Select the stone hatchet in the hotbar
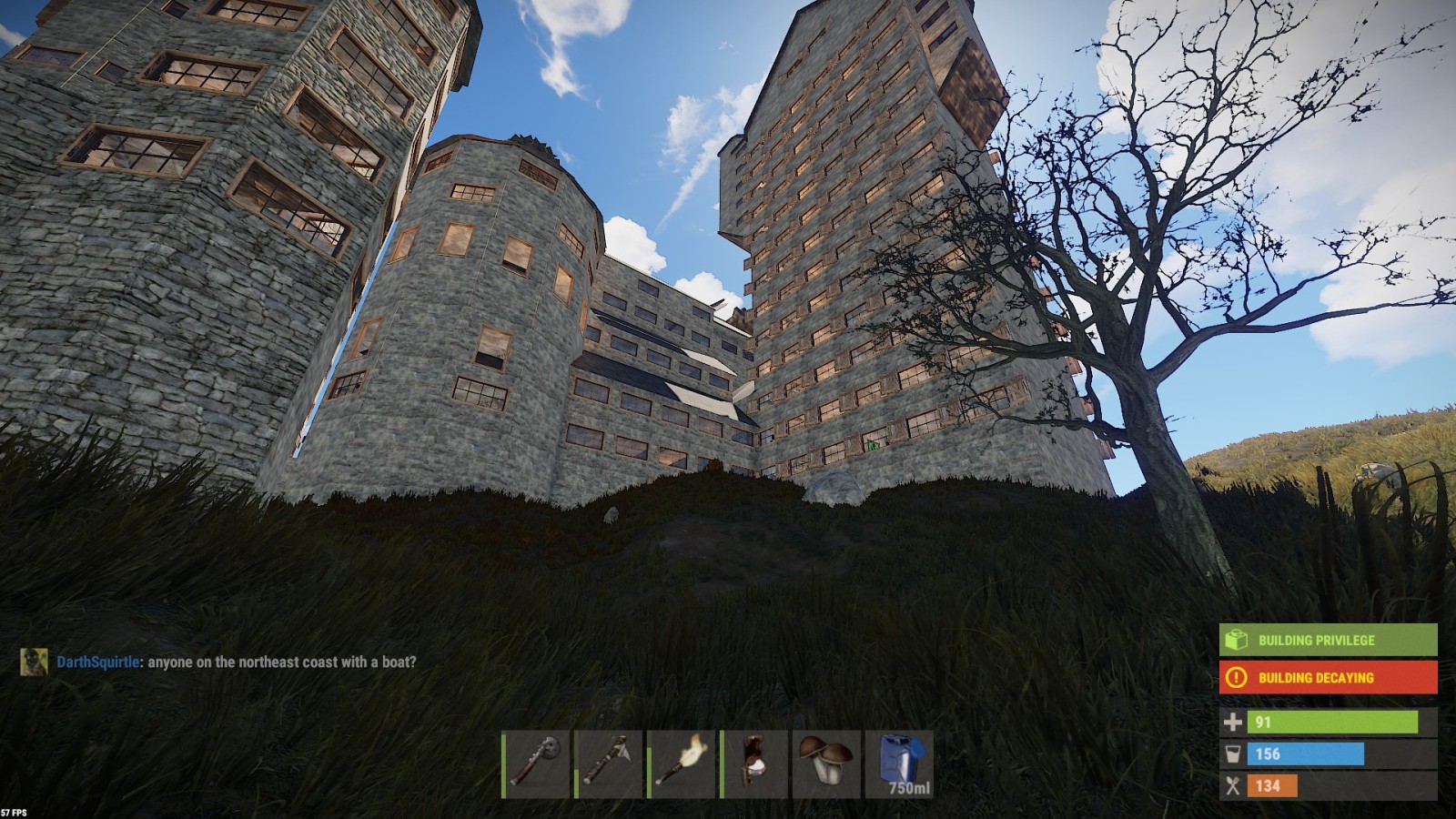Screen dimensions: 1456x819 coord(537,763)
